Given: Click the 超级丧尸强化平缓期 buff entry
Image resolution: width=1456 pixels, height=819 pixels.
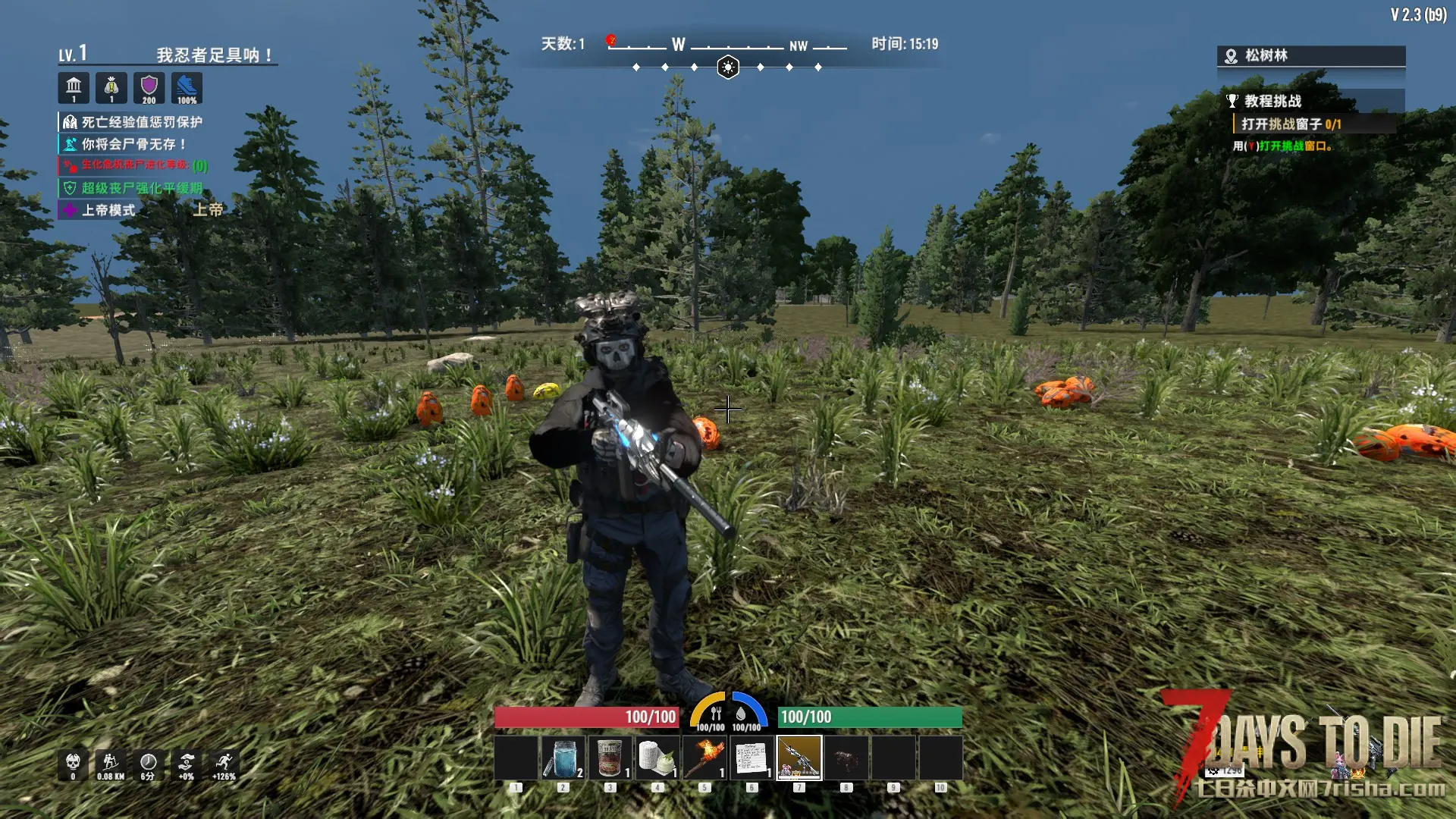Looking at the screenshot, I should point(141,188).
